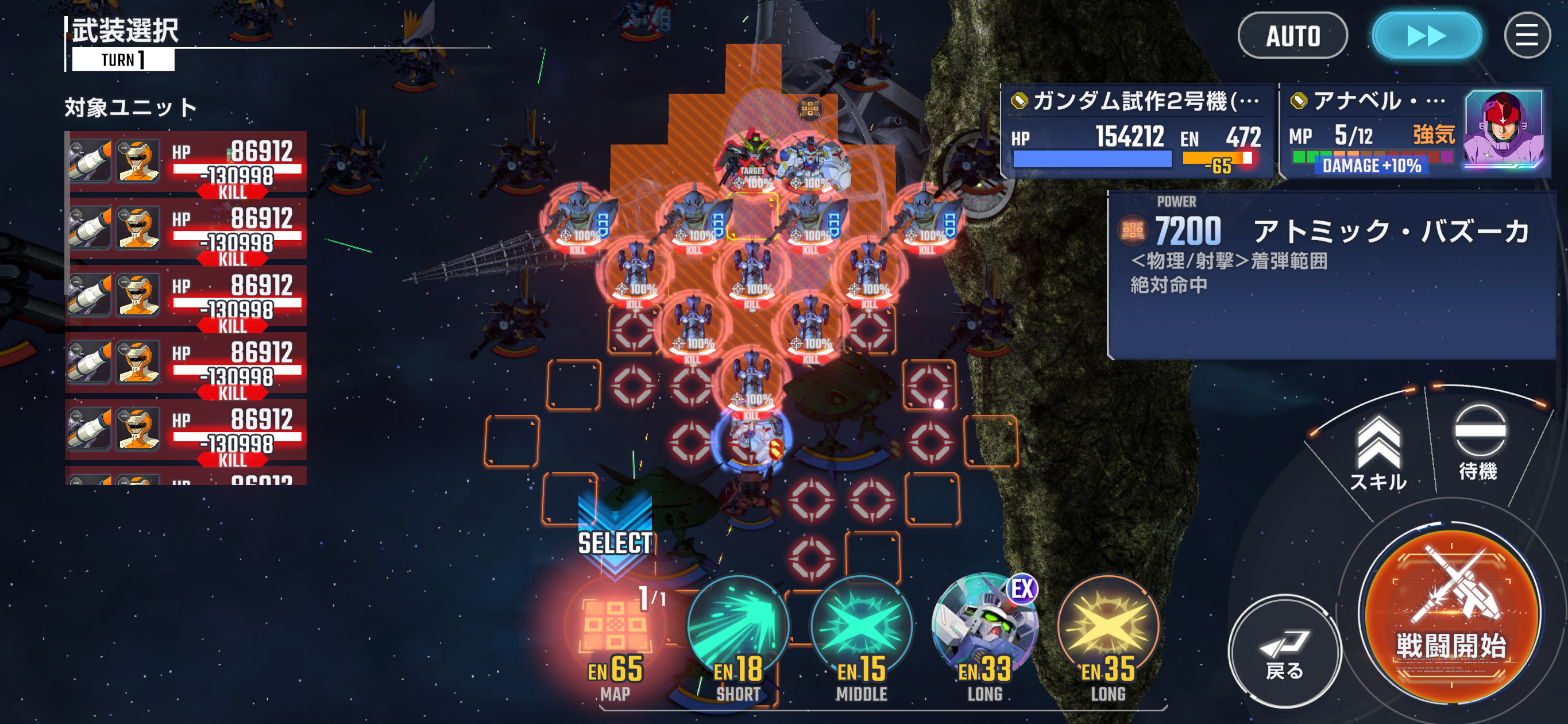
Task: Open the スキル skill menu
Action: (1378, 453)
